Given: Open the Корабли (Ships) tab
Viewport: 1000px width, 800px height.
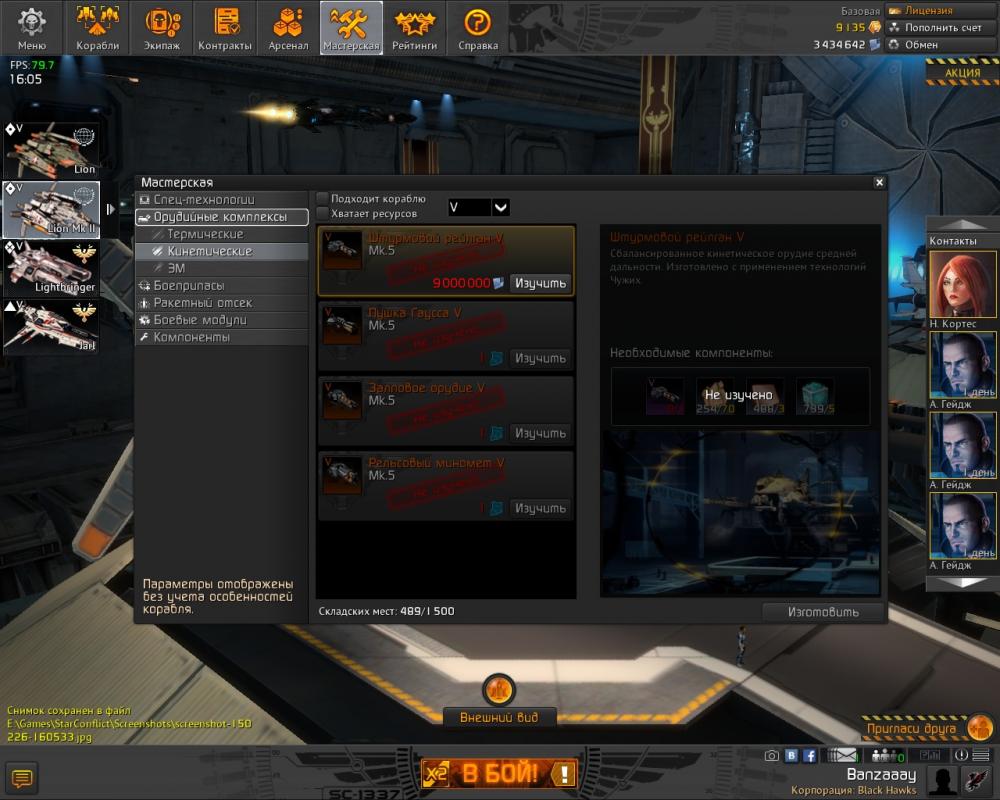Looking at the screenshot, I should tap(97, 28).
